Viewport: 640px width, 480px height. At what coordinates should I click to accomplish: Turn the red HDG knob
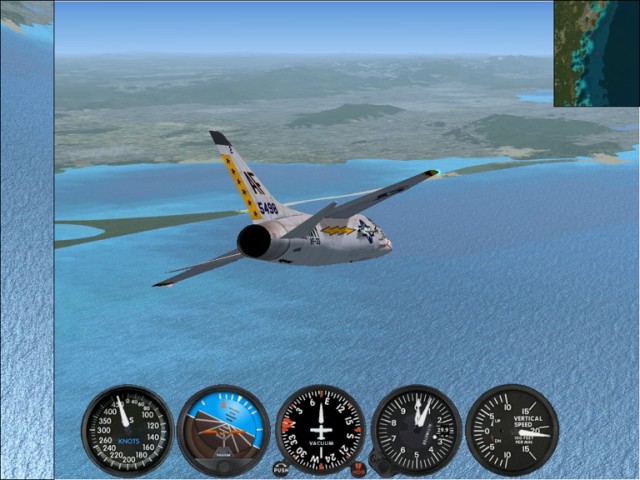click(358, 468)
